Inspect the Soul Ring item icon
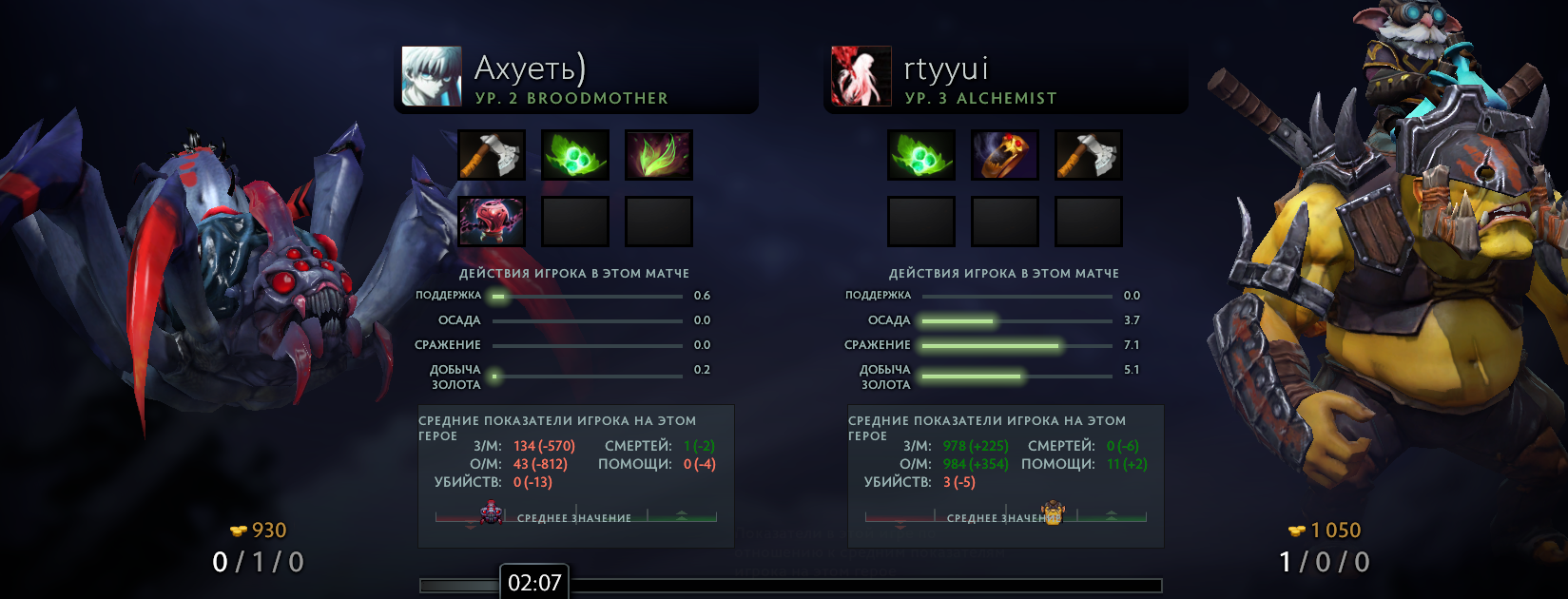Viewport: 1568px width, 599px height. pyautogui.click(x=1005, y=155)
